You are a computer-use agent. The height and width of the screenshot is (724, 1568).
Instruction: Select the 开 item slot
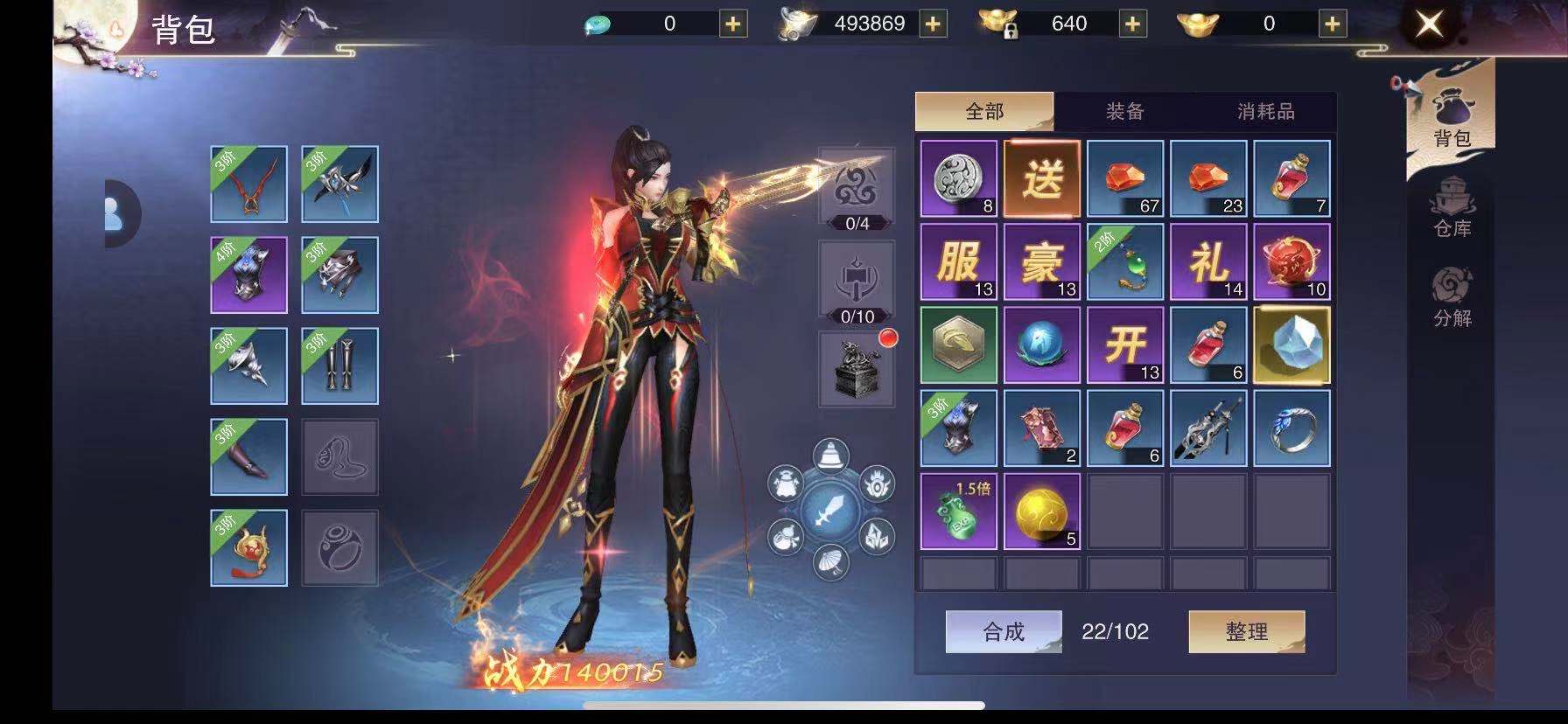coord(1124,345)
